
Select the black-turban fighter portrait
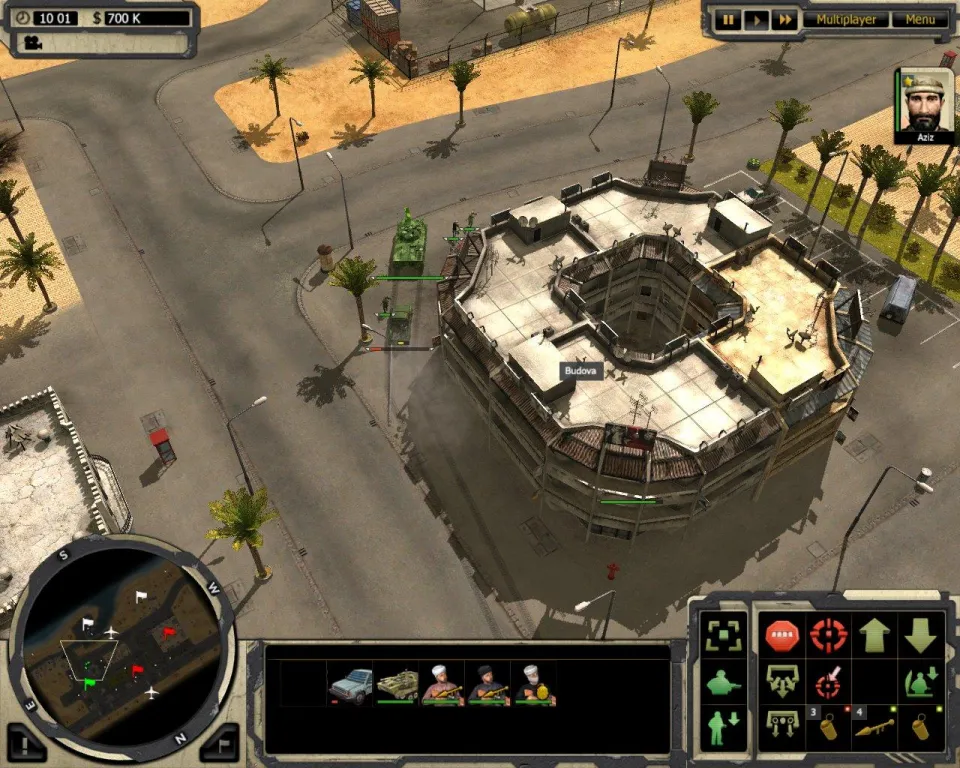(x=489, y=685)
